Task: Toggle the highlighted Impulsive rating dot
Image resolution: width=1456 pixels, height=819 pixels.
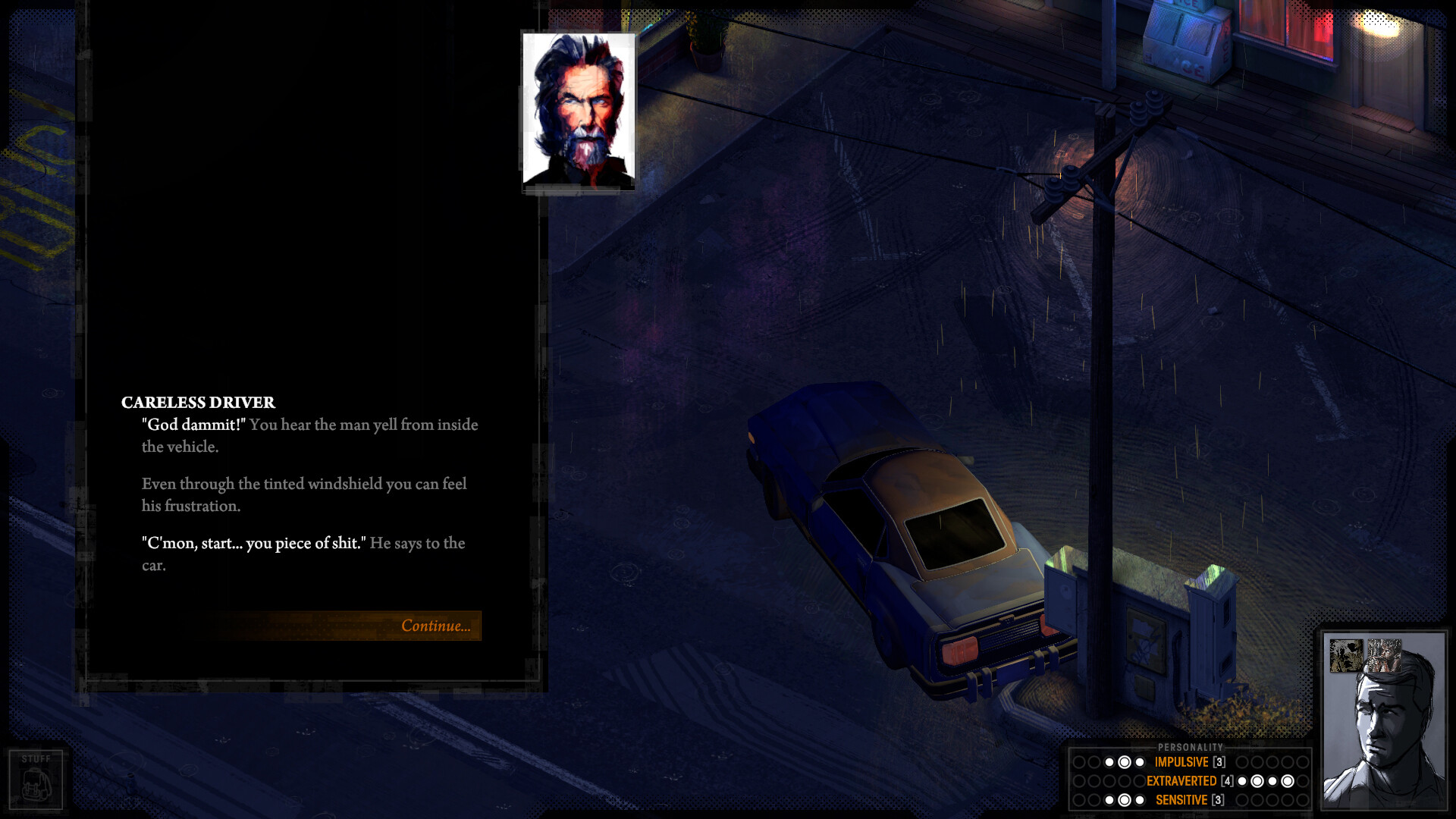Action: (1125, 761)
